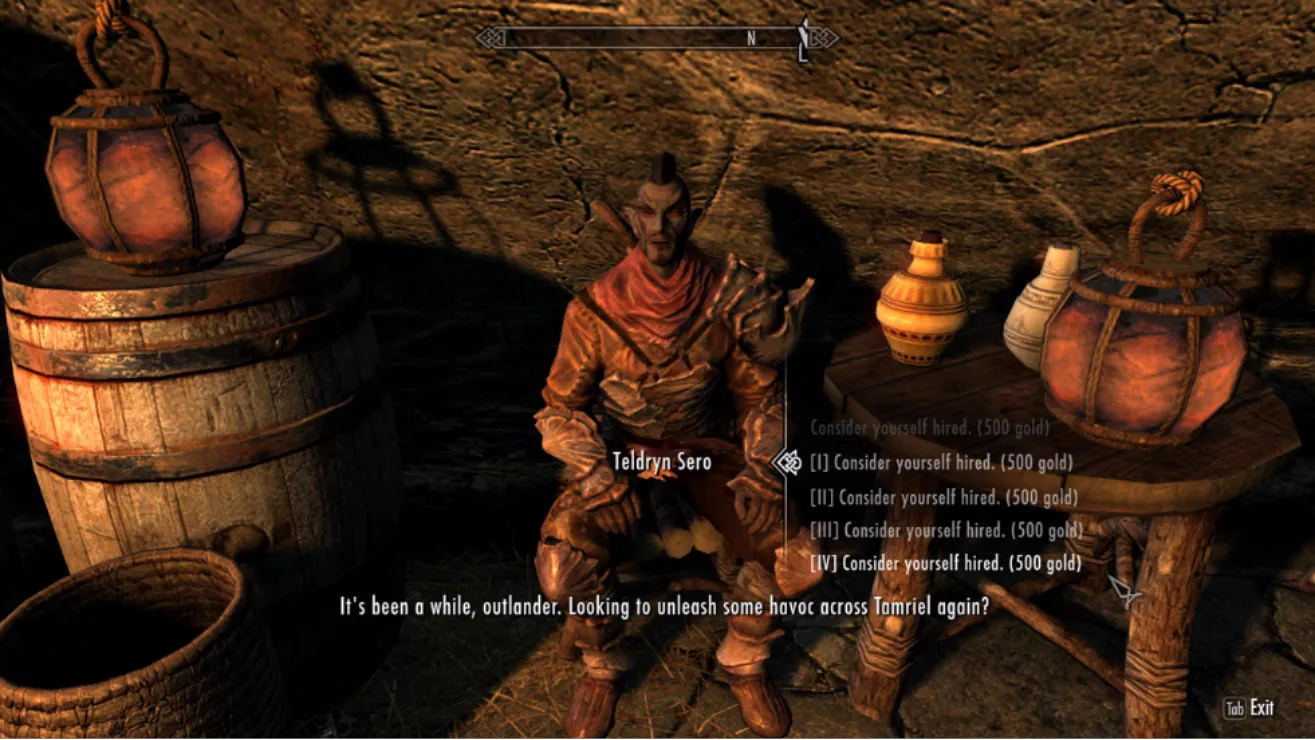1315x740 pixels.
Task: Click reply [IV] Consider yourself hired
Action: pos(945,564)
